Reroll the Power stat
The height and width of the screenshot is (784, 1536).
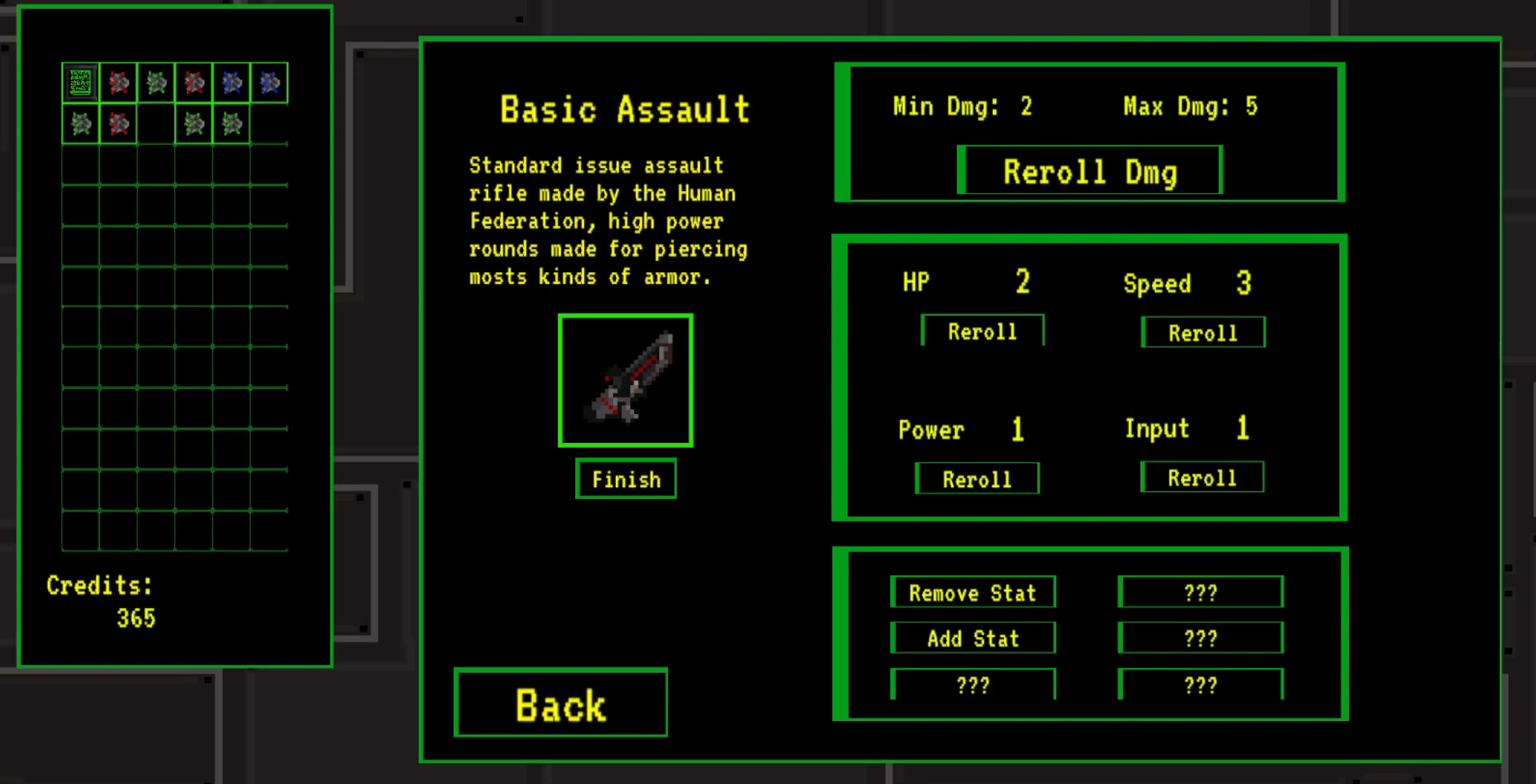[977, 478]
